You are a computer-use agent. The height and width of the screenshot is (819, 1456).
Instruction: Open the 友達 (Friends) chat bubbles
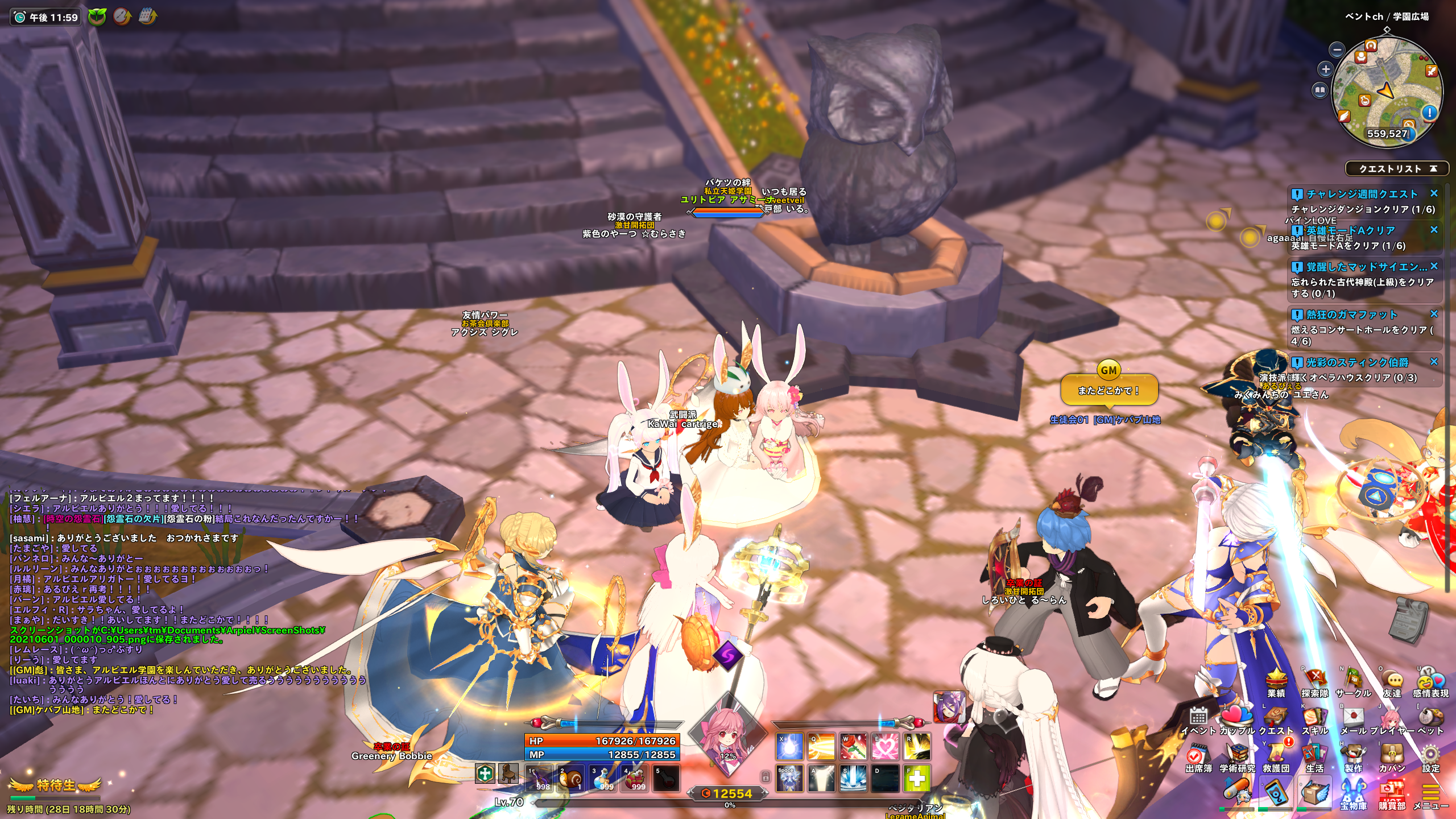pyautogui.click(x=1392, y=680)
